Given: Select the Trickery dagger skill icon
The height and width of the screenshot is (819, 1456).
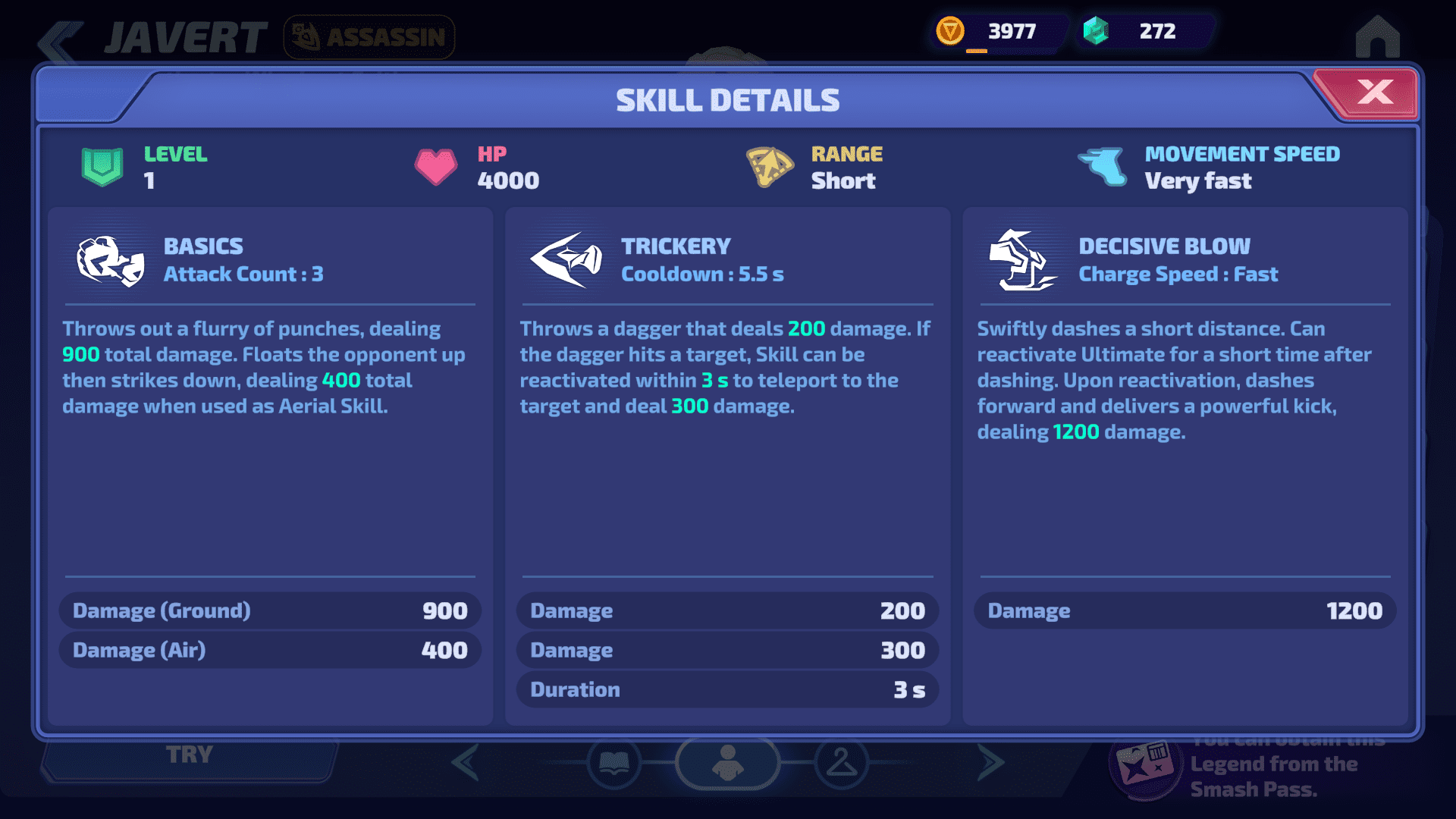Looking at the screenshot, I should pos(567,260).
